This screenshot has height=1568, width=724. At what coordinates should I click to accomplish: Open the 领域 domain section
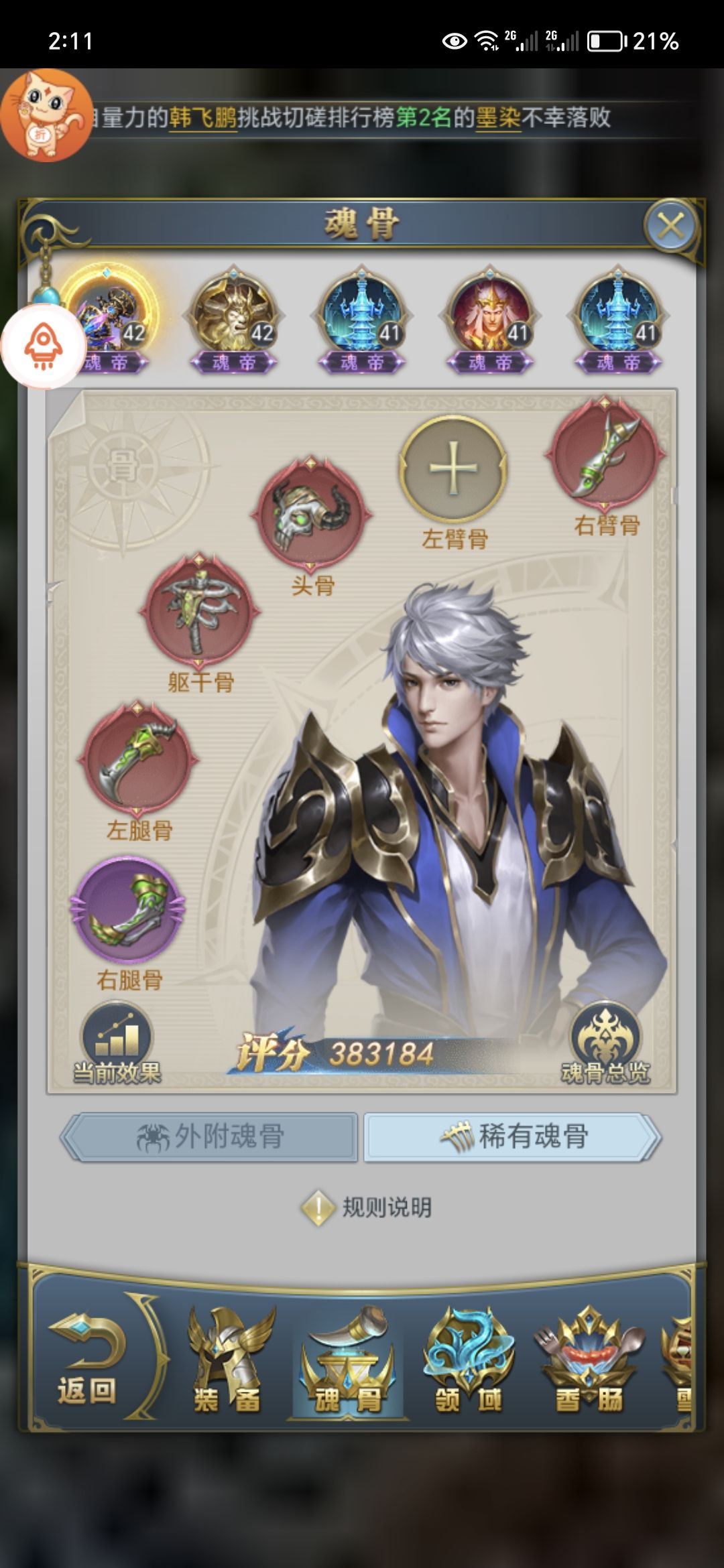(468, 1360)
